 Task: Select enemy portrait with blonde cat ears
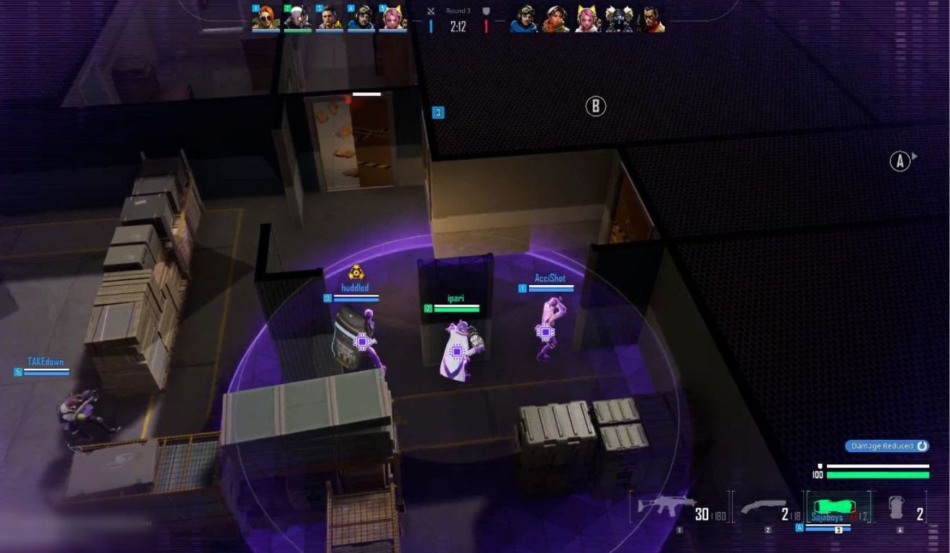(587, 20)
